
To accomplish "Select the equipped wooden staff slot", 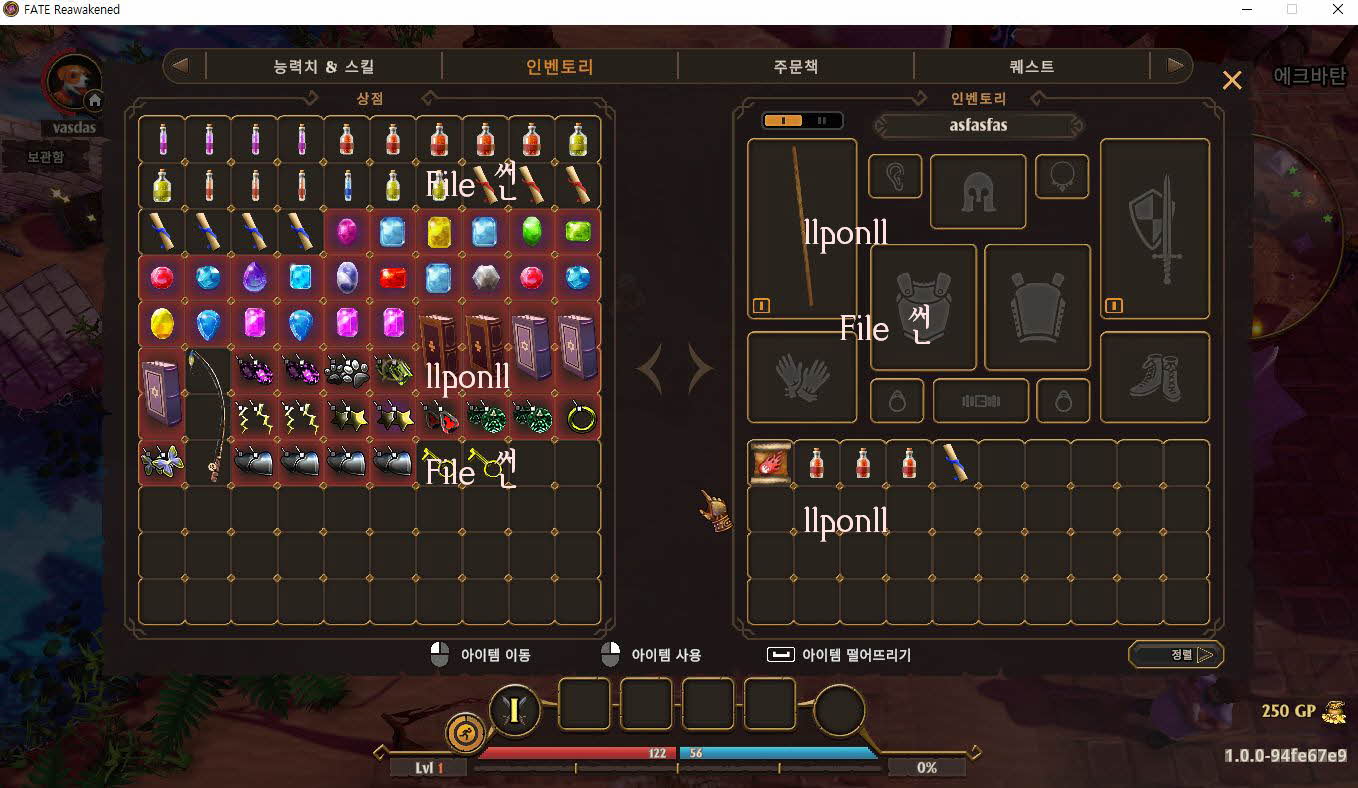I will pyautogui.click(x=802, y=228).
